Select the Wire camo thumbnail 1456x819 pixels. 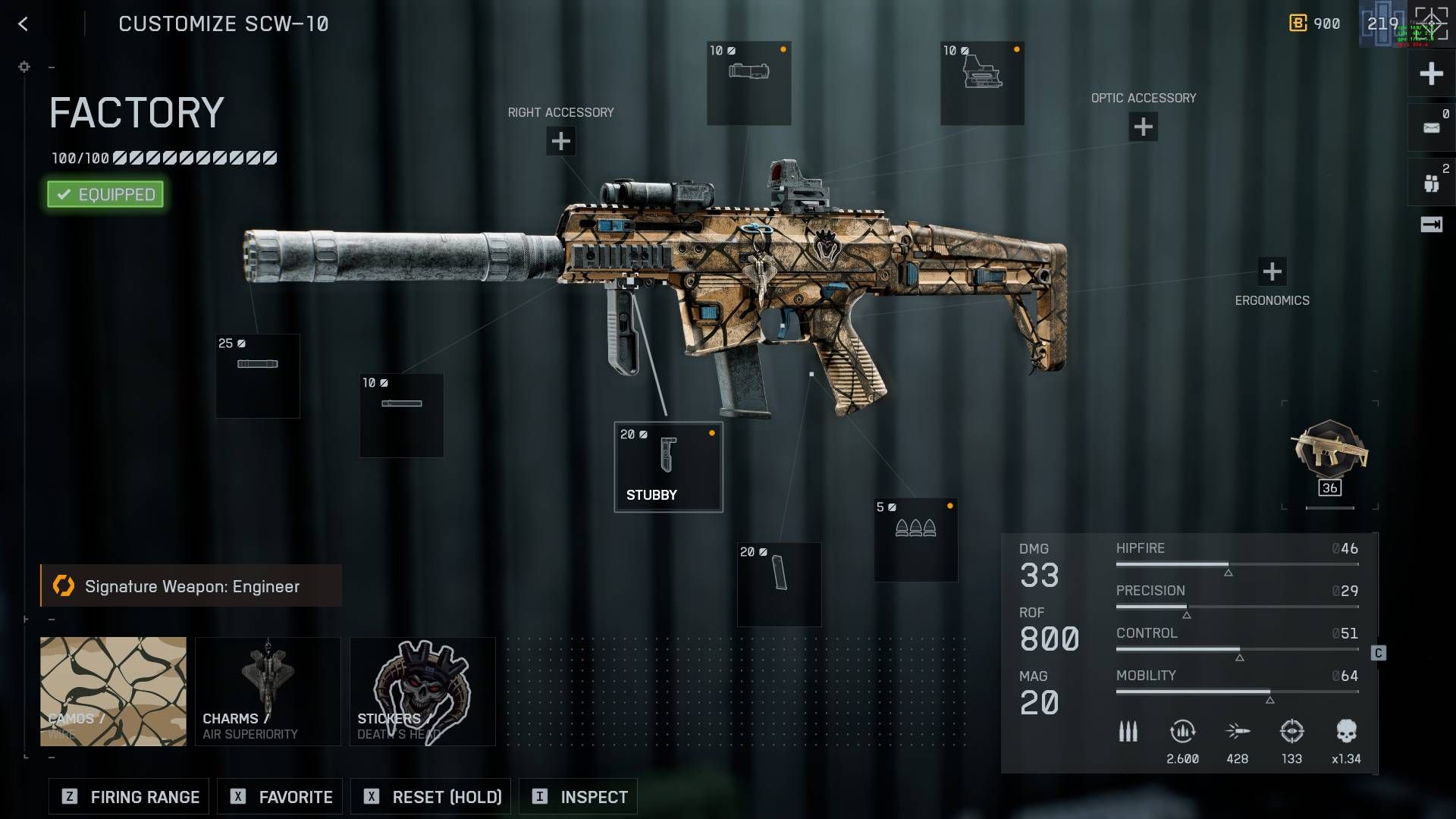(112, 690)
